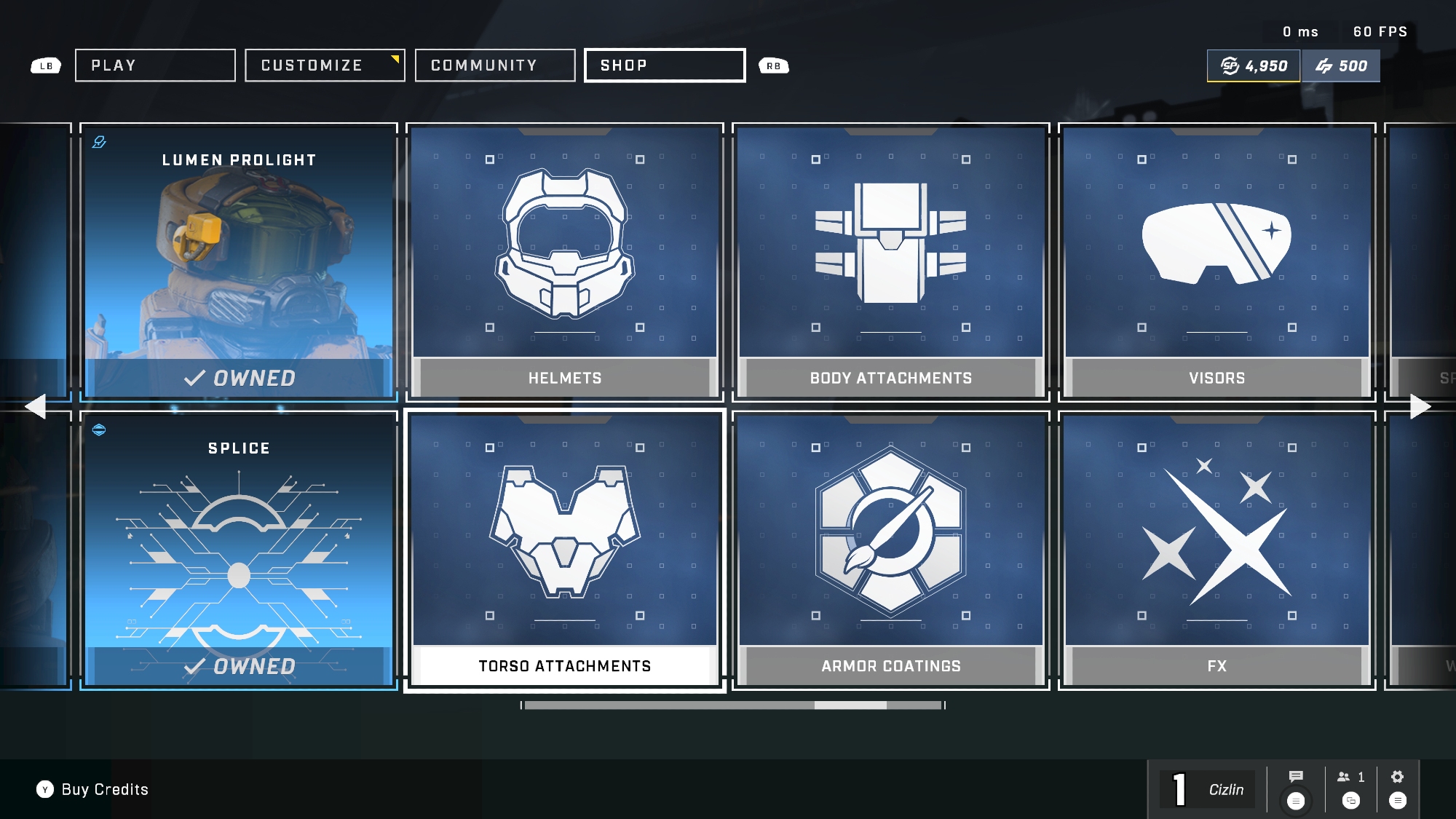Browse the Helmets category
1456x819 pixels.
[x=565, y=261]
